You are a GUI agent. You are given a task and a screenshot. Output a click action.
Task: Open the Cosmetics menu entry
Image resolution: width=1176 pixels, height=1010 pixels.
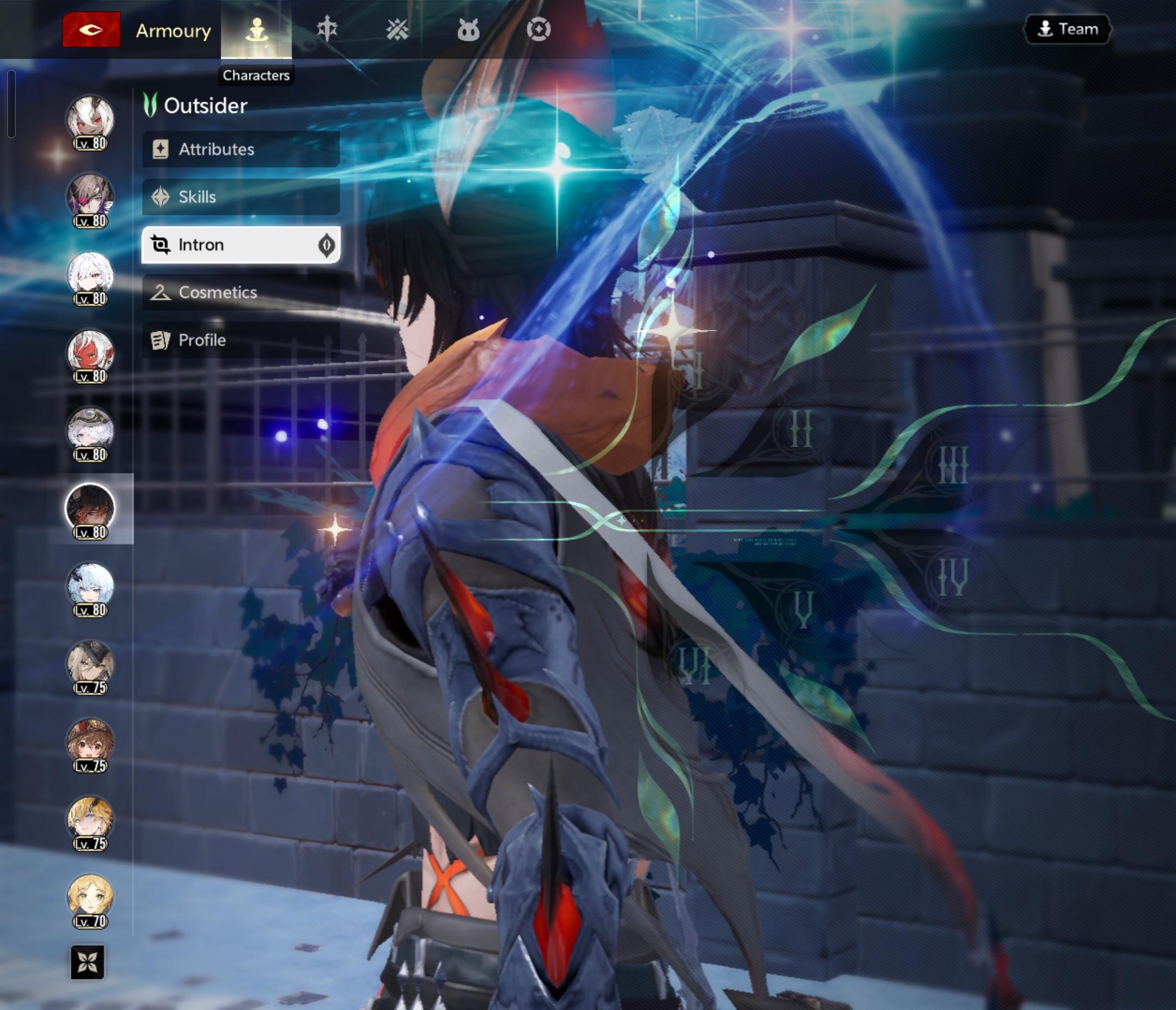[x=241, y=292]
